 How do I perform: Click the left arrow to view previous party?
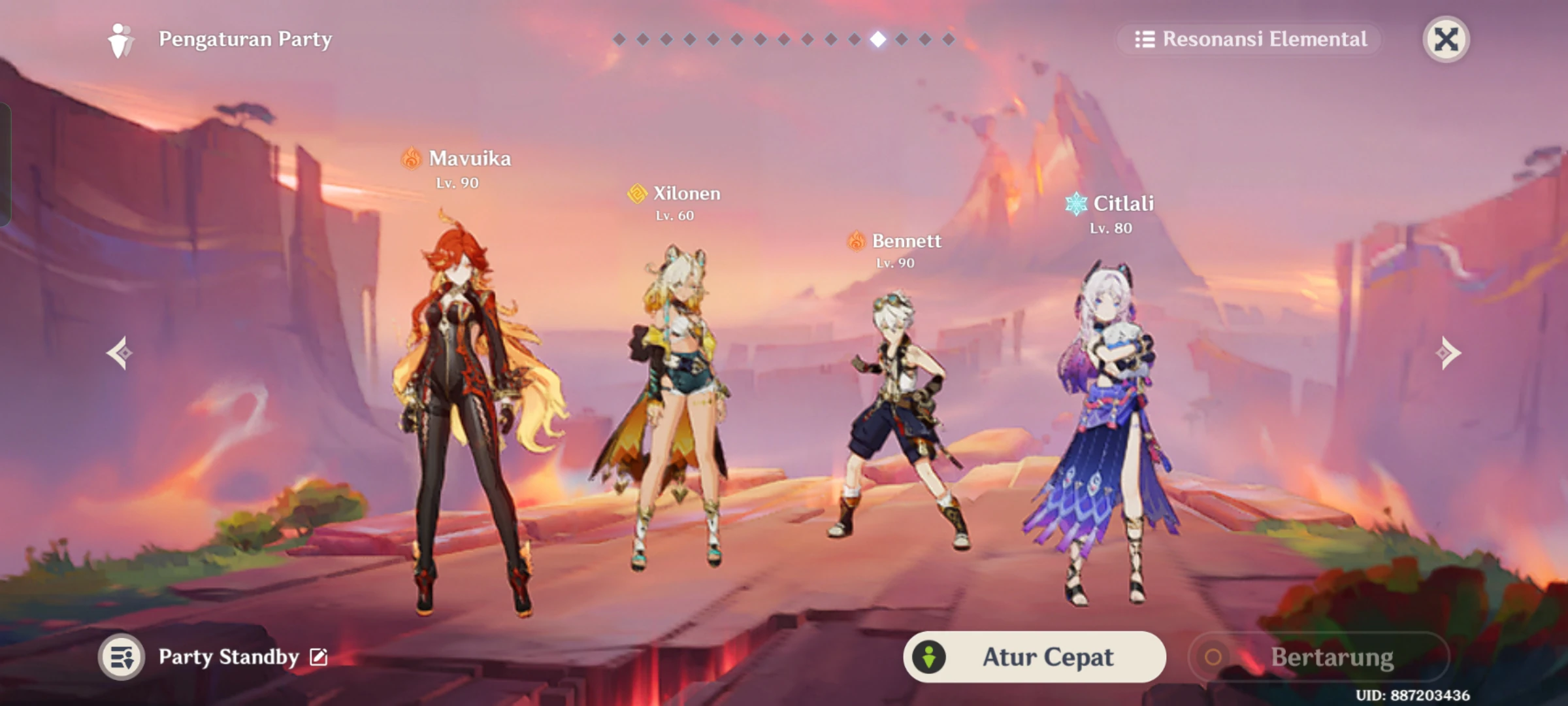click(119, 352)
